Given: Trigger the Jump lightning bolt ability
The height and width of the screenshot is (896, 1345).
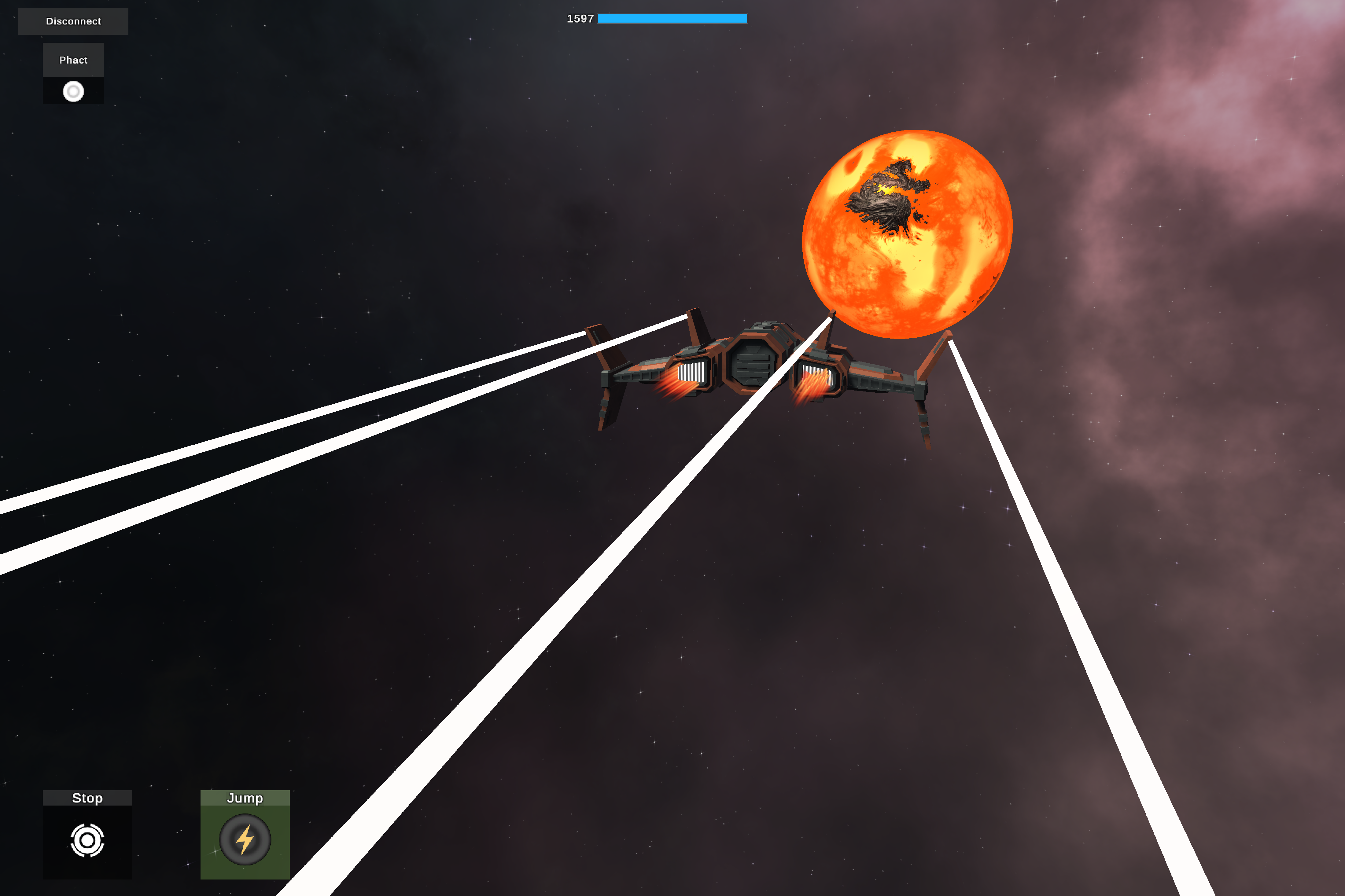Looking at the screenshot, I should pyautogui.click(x=245, y=839).
